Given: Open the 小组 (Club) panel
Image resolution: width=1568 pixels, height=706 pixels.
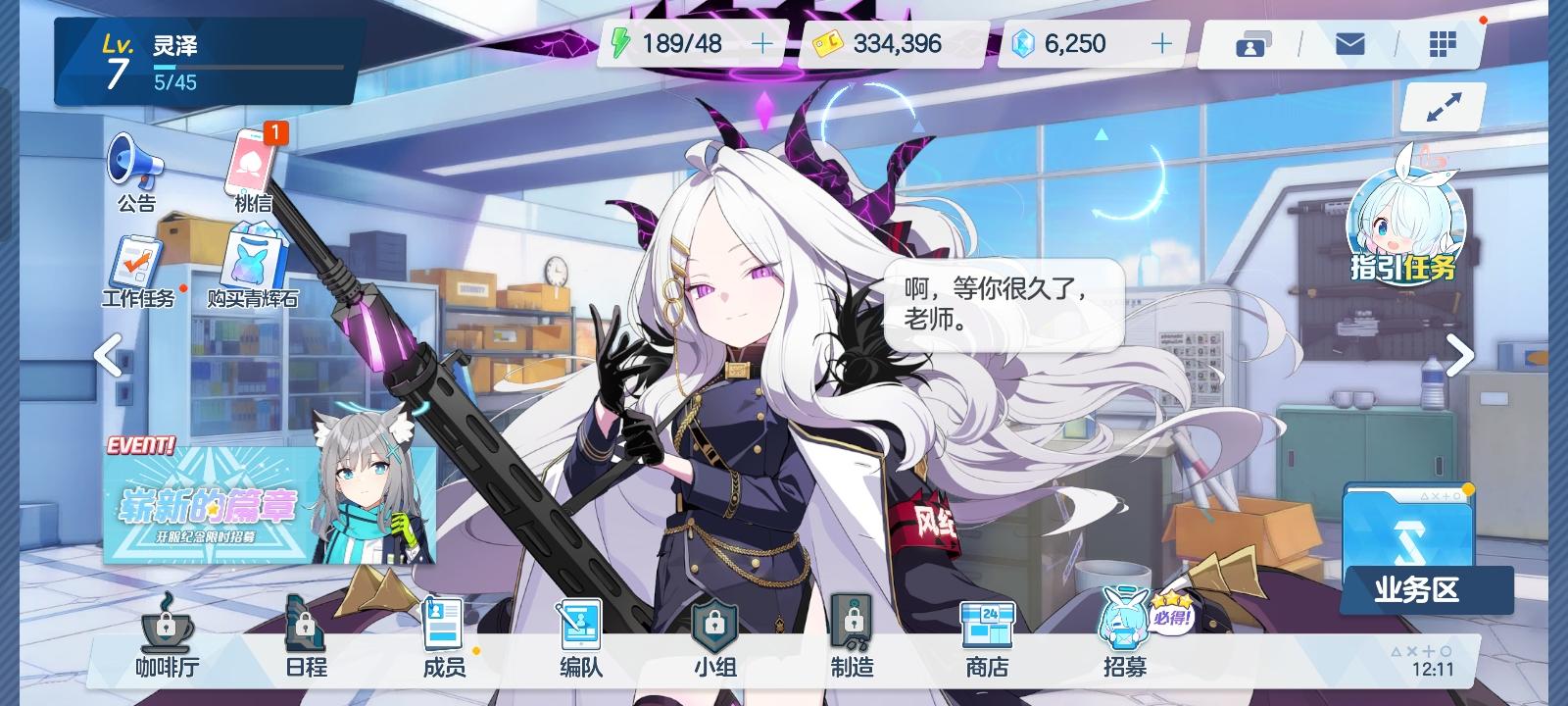Looking at the screenshot, I should pos(718,637).
